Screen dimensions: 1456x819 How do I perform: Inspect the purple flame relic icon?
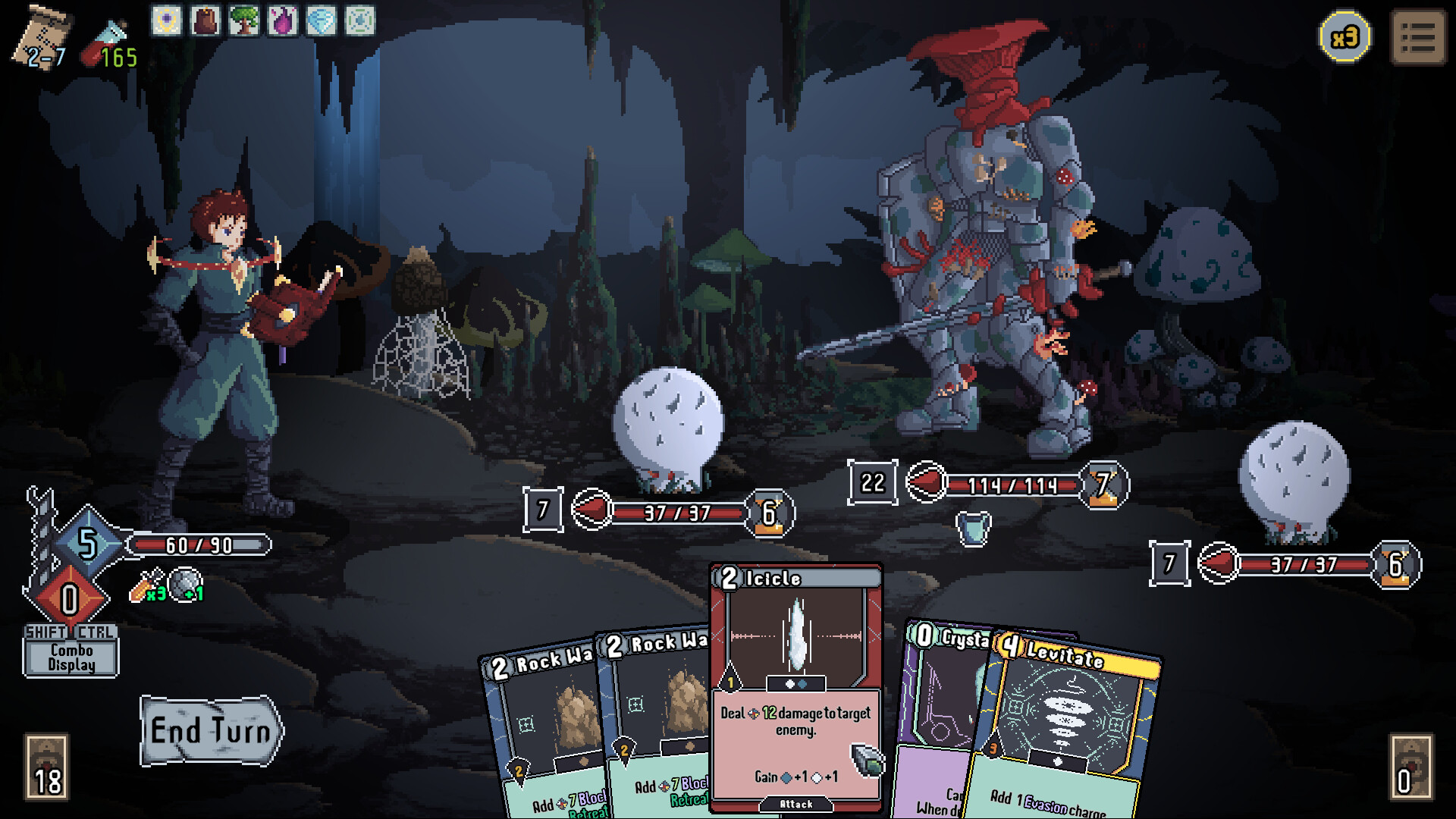coord(283,20)
